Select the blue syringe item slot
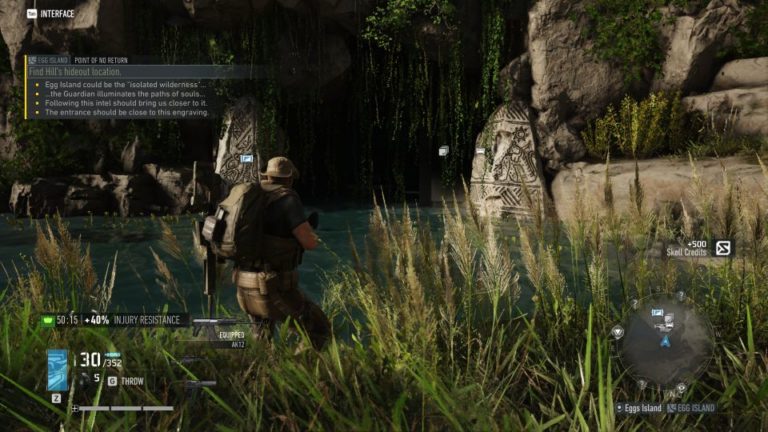The height and width of the screenshot is (432, 768). pos(58,369)
